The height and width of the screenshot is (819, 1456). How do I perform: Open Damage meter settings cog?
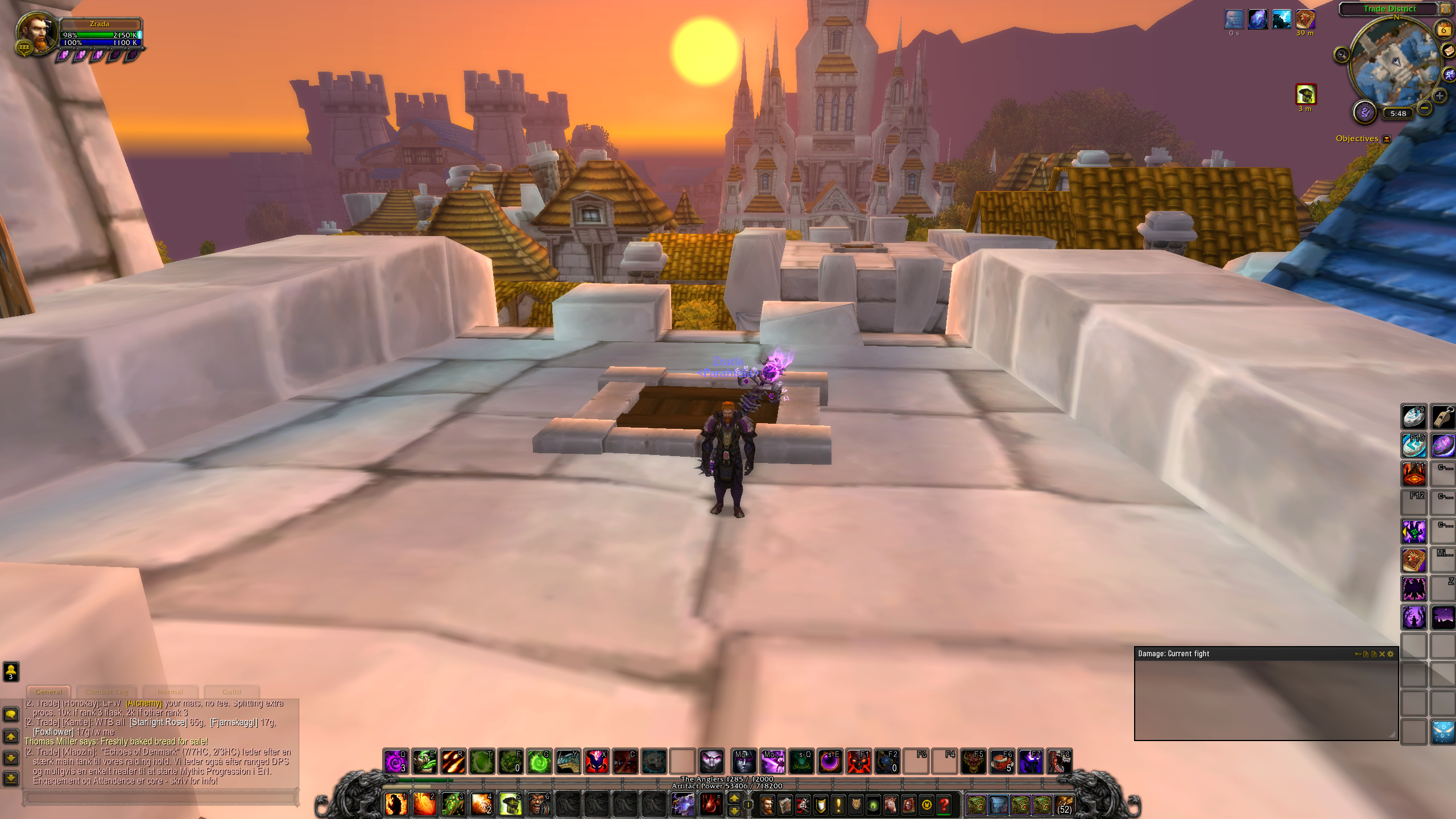point(1391,653)
